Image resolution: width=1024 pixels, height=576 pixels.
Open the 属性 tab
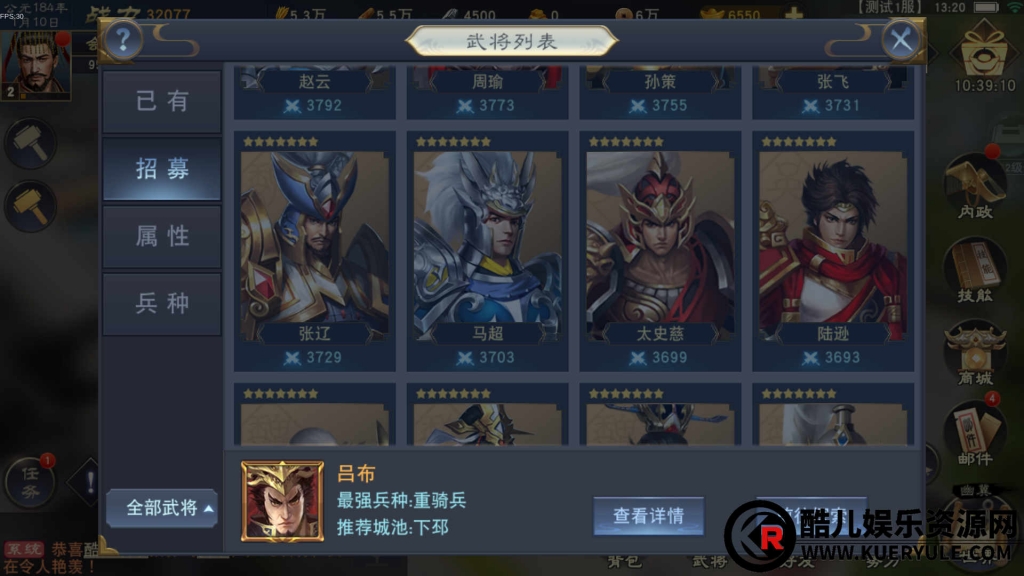click(162, 236)
